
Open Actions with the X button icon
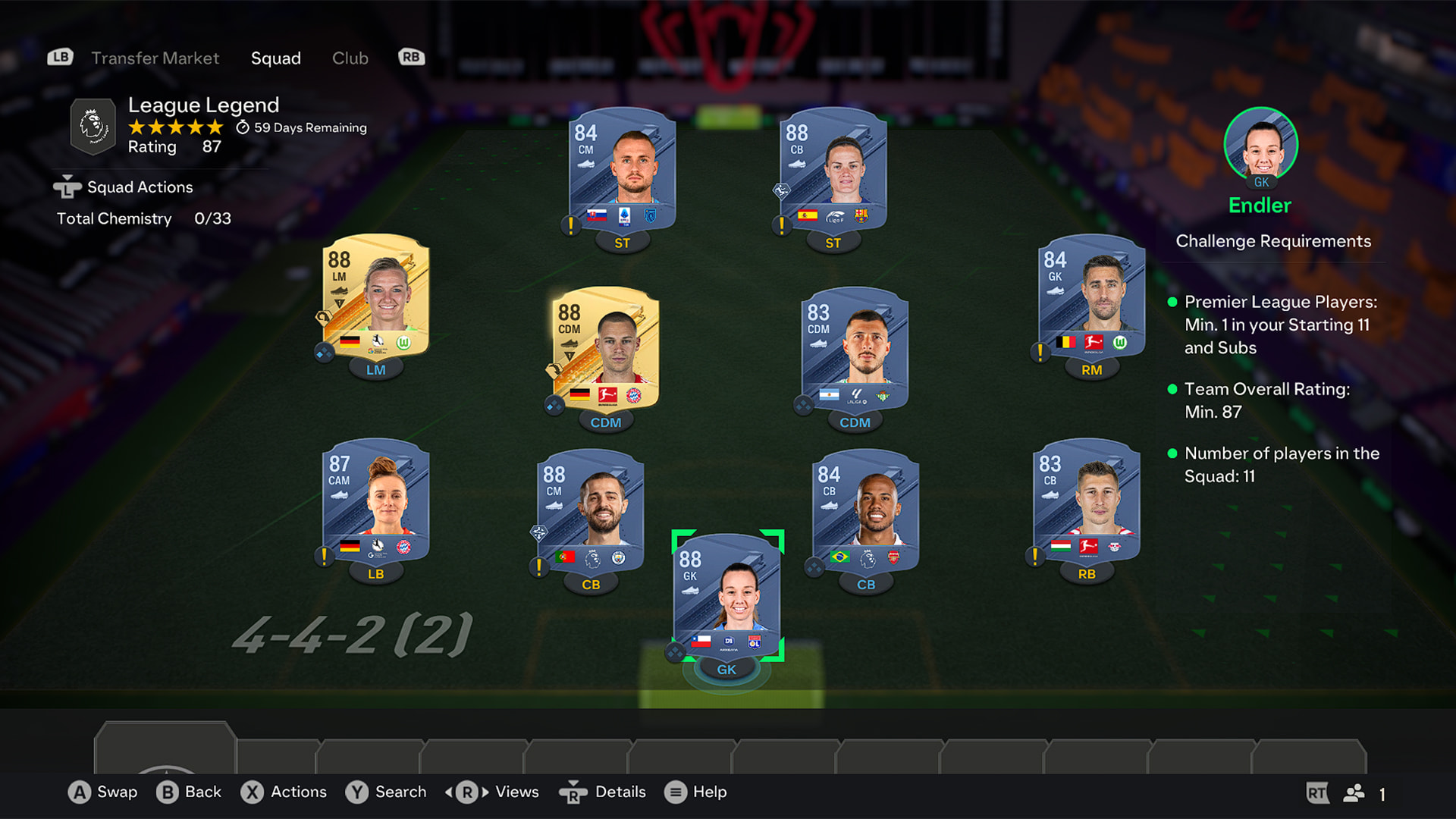tap(253, 792)
